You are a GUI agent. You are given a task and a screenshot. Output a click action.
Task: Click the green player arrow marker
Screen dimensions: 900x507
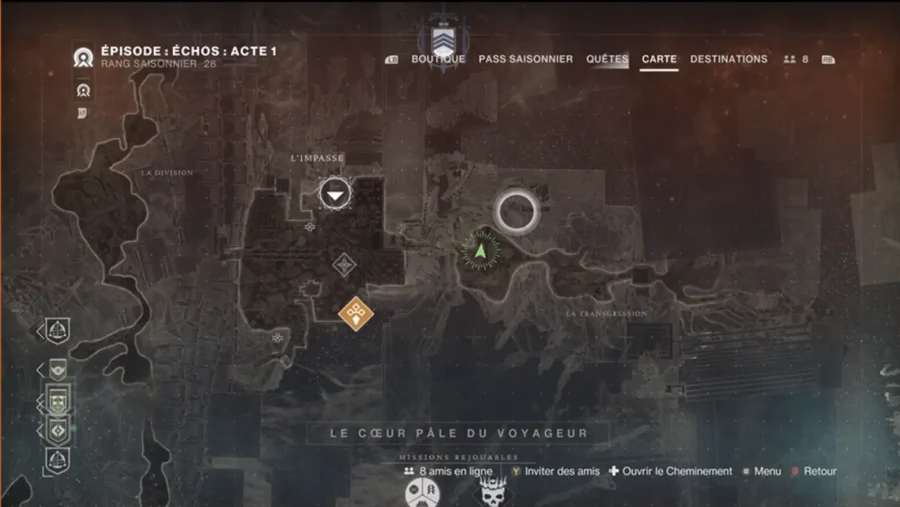(x=481, y=249)
